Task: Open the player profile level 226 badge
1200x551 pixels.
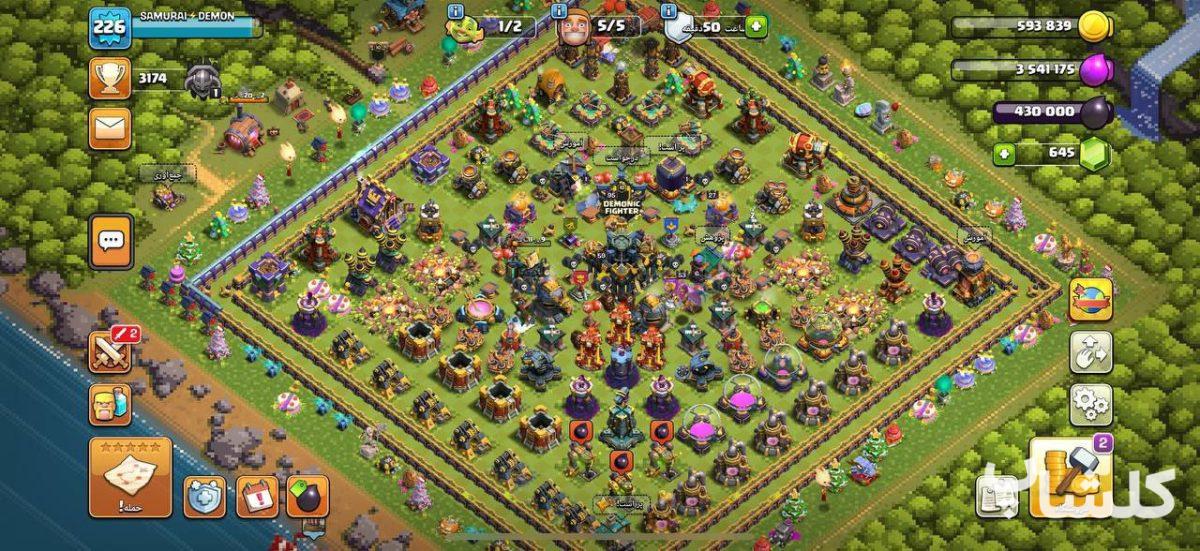Action: coord(109,27)
